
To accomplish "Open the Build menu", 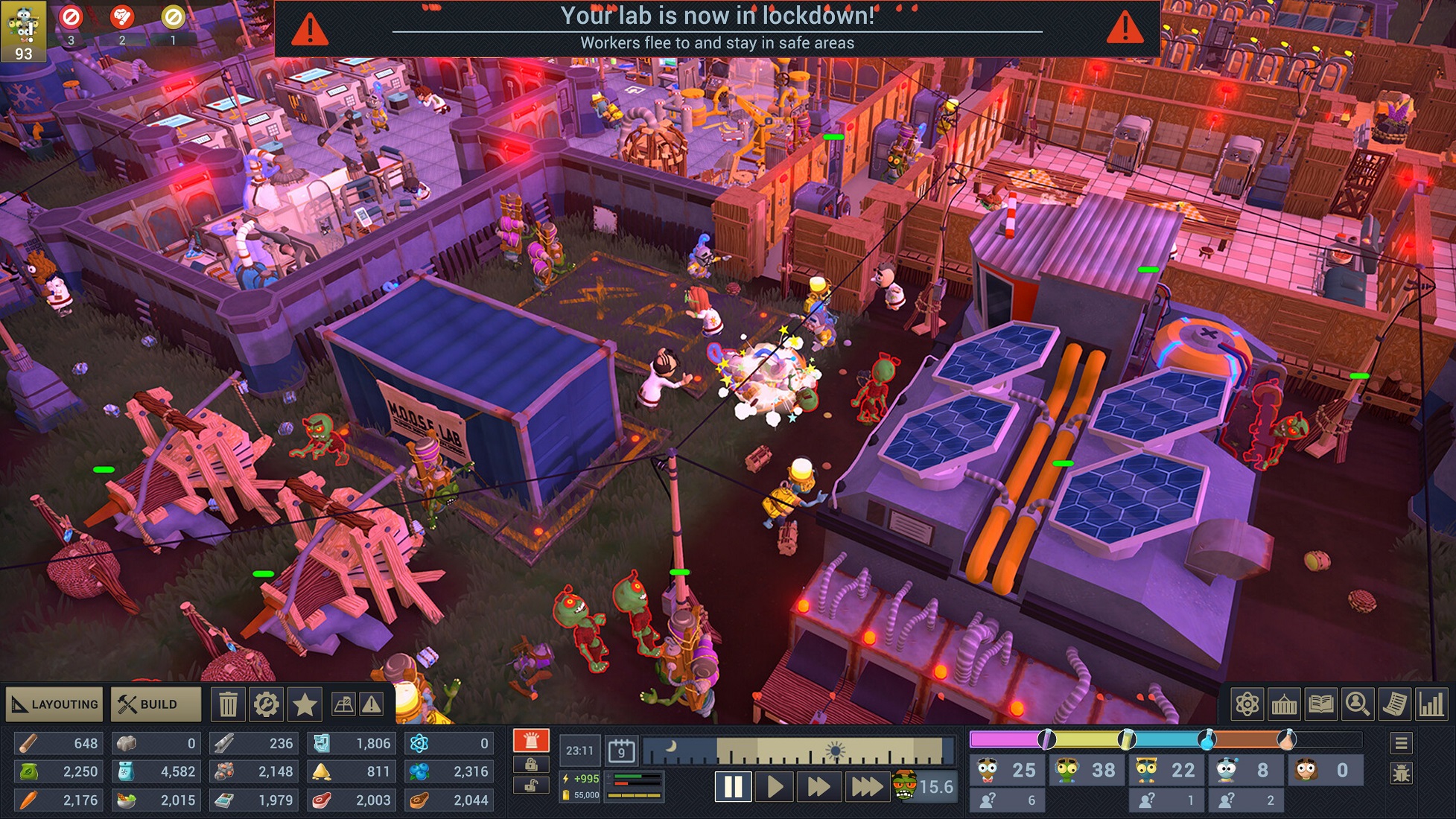I will point(156,704).
